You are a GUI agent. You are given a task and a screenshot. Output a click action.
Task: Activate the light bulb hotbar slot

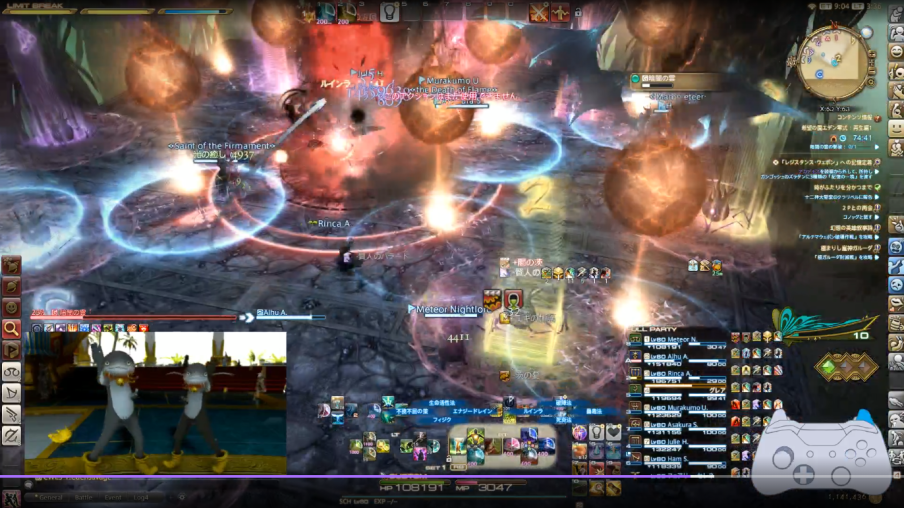(x=389, y=12)
